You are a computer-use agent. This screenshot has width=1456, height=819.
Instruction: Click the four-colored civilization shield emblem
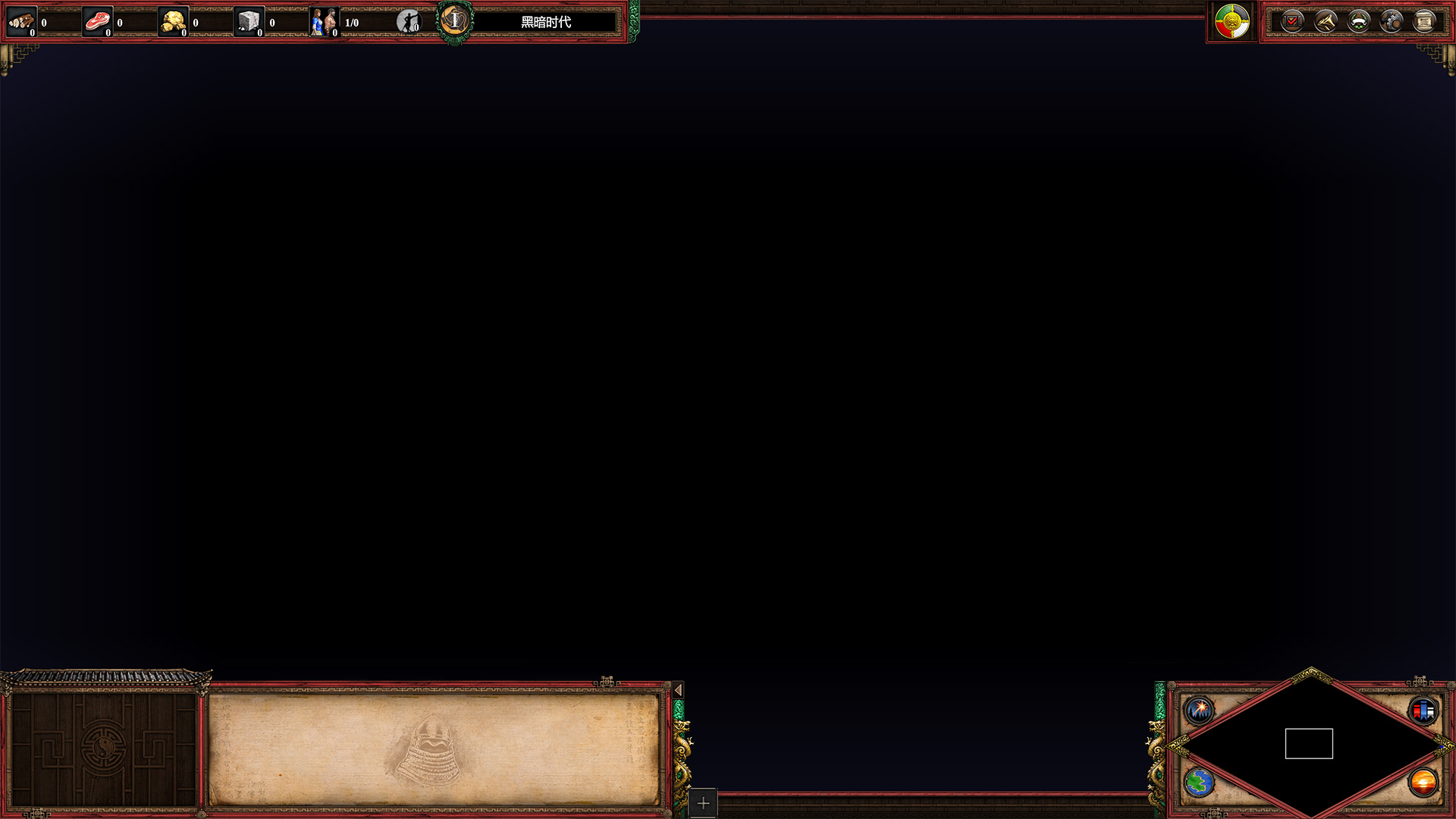click(1232, 21)
